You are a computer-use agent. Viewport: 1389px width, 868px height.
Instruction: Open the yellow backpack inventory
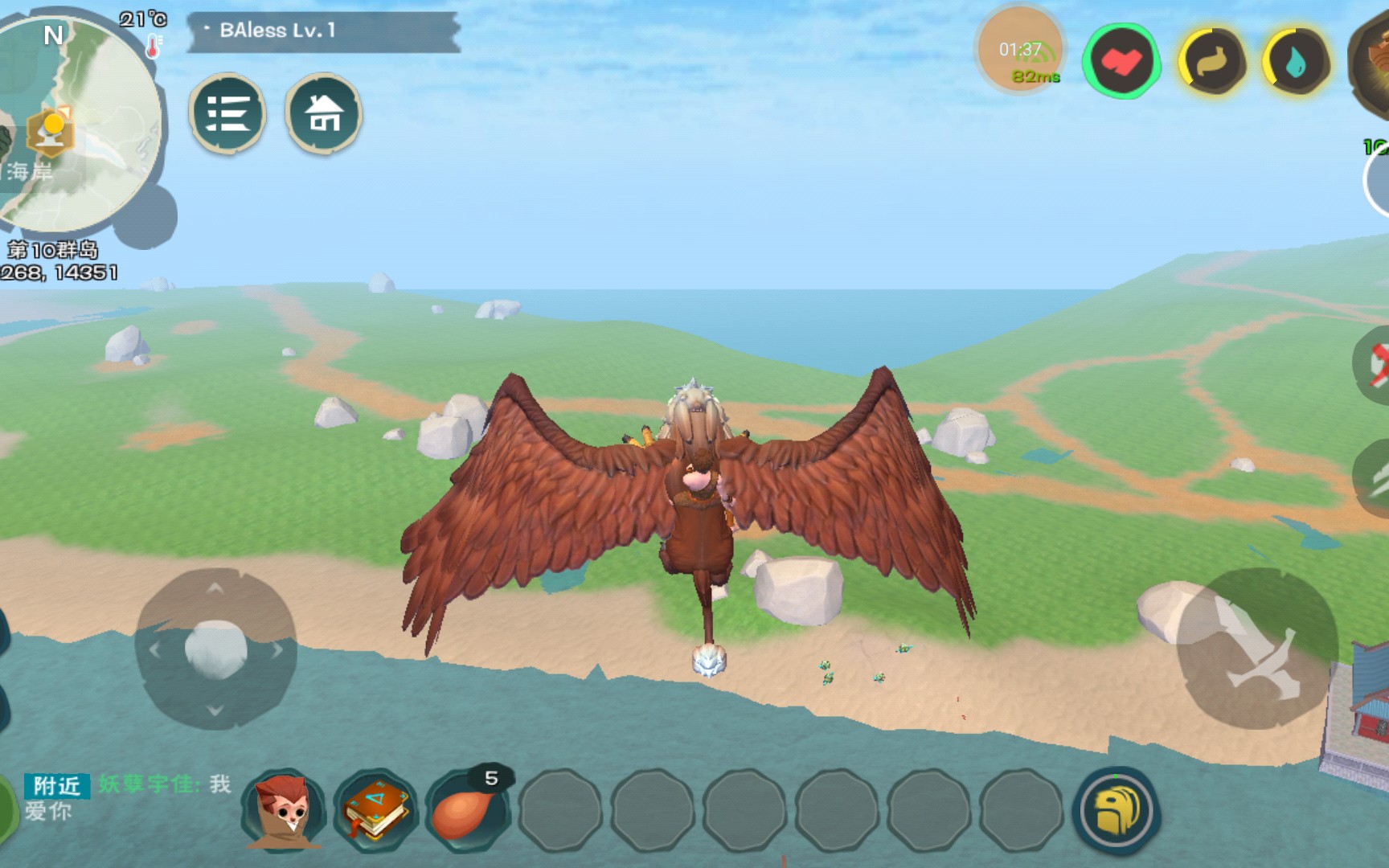tap(1116, 809)
